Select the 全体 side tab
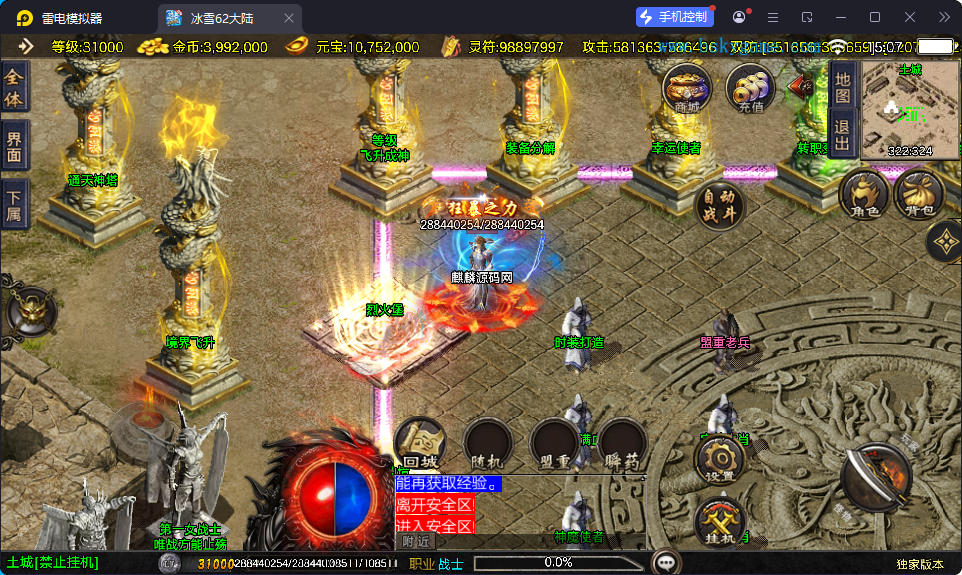The image size is (962, 575). [x=14, y=88]
